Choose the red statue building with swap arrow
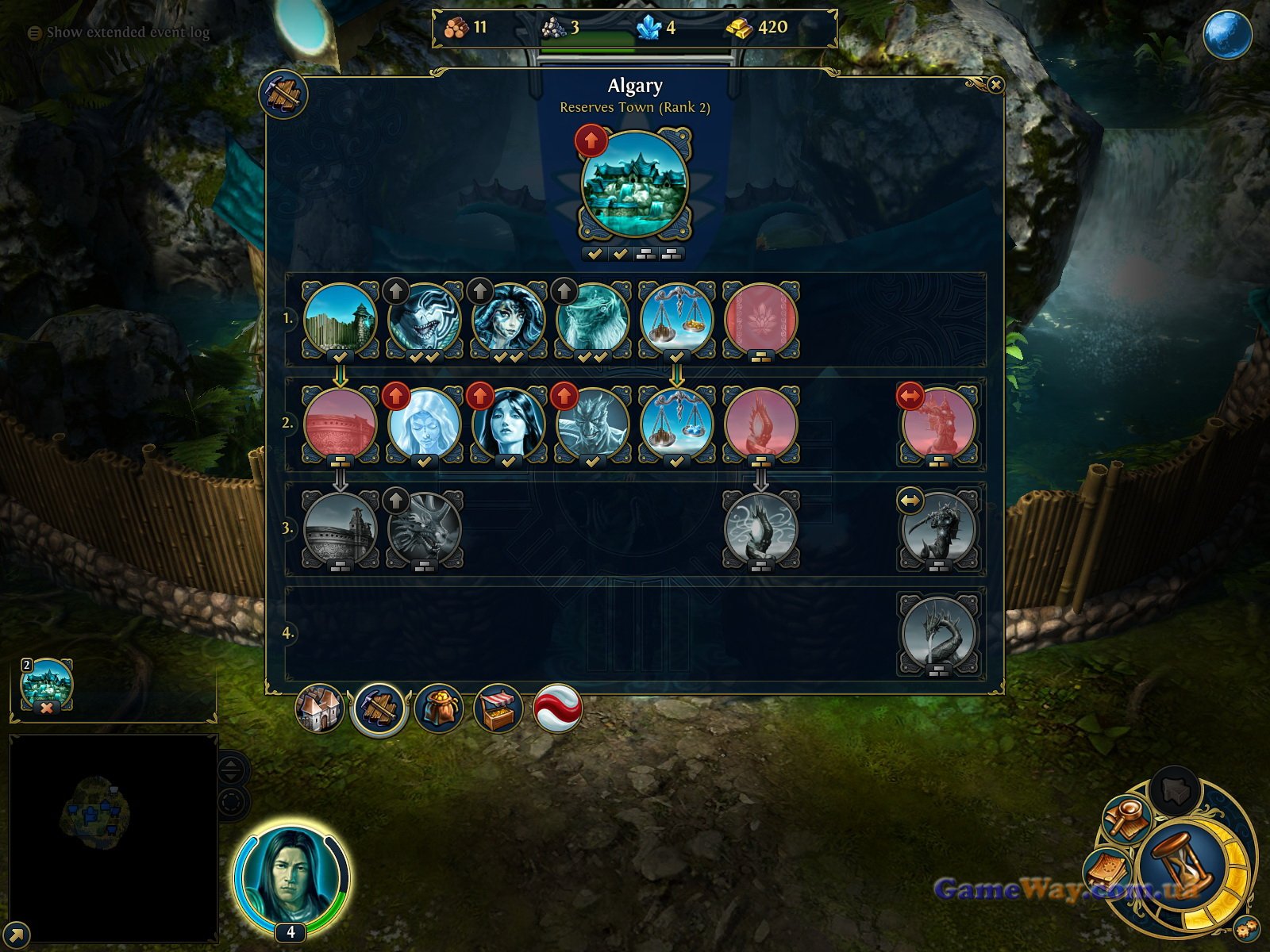This screenshot has height=952, width=1270. [x=939, y=423]
